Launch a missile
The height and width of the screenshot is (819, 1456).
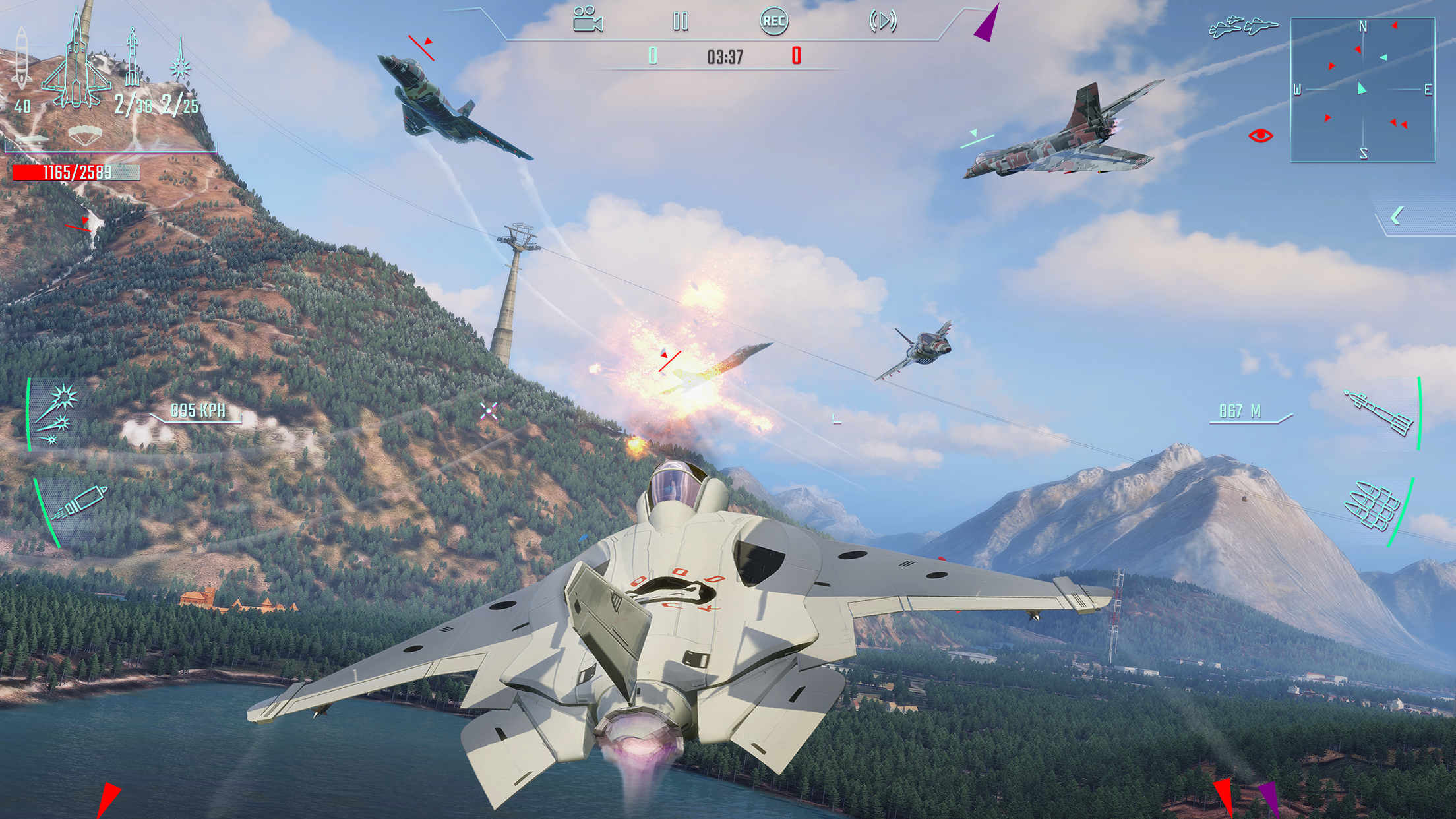point(1380,413)
